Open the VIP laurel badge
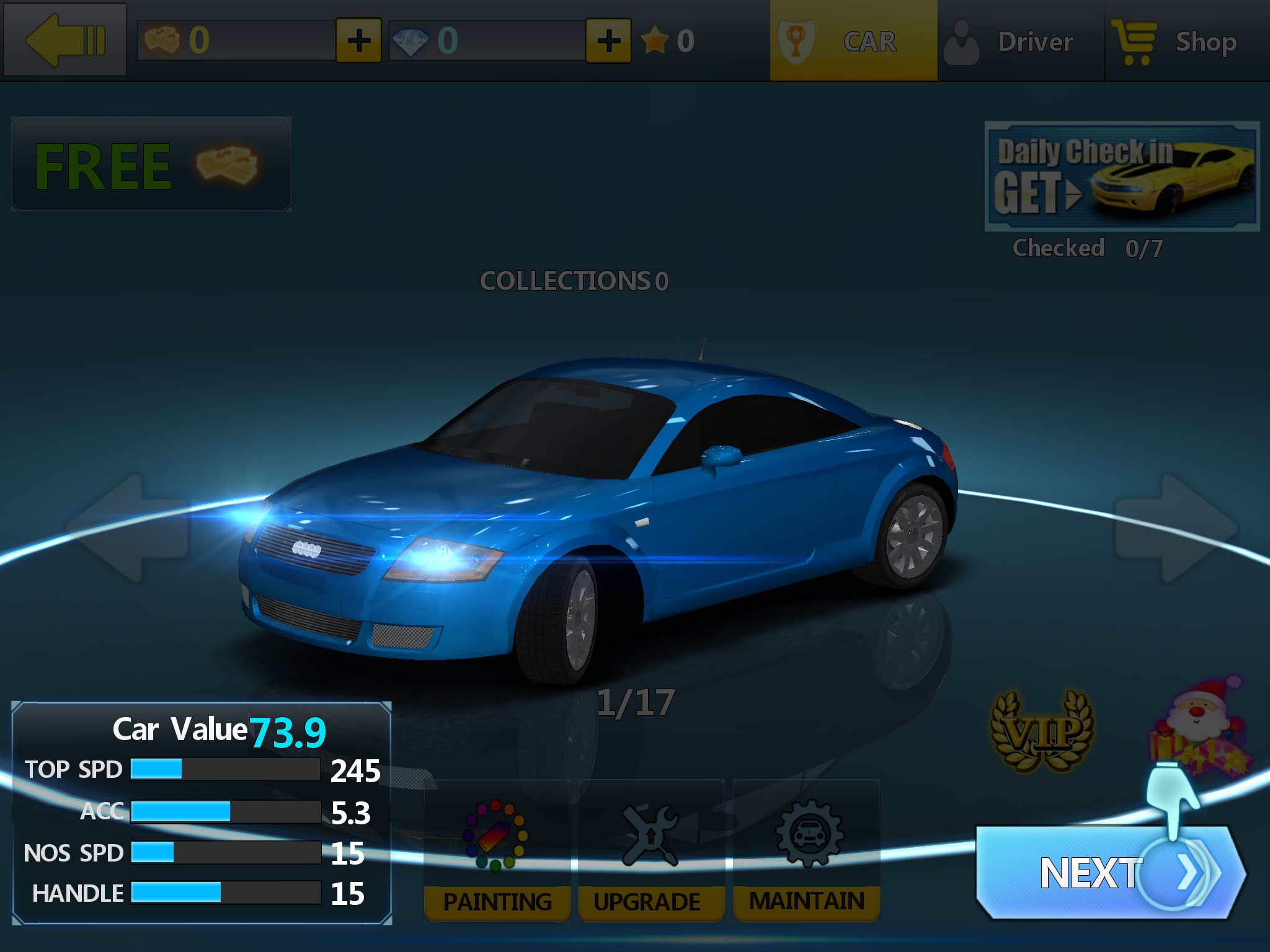1270x952 pixels. [x=1042, y=731]
